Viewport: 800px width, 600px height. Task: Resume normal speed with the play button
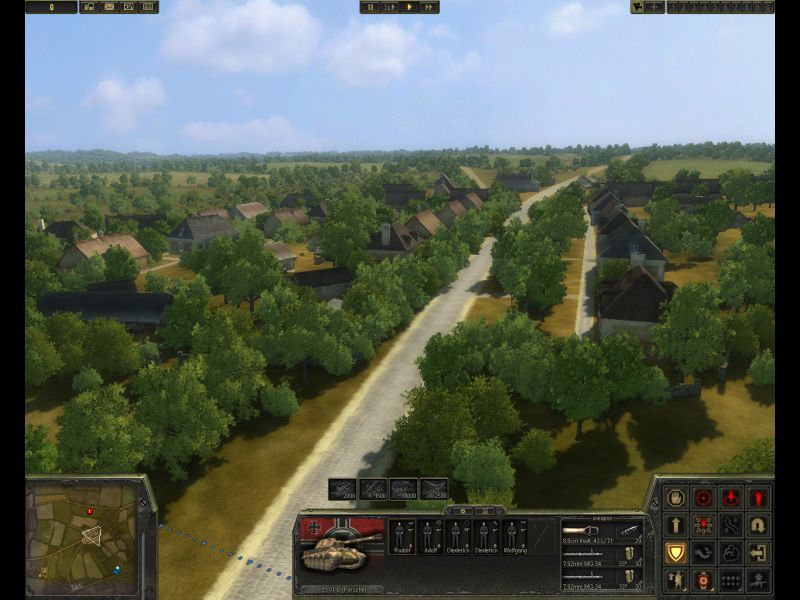click(409, 7)
